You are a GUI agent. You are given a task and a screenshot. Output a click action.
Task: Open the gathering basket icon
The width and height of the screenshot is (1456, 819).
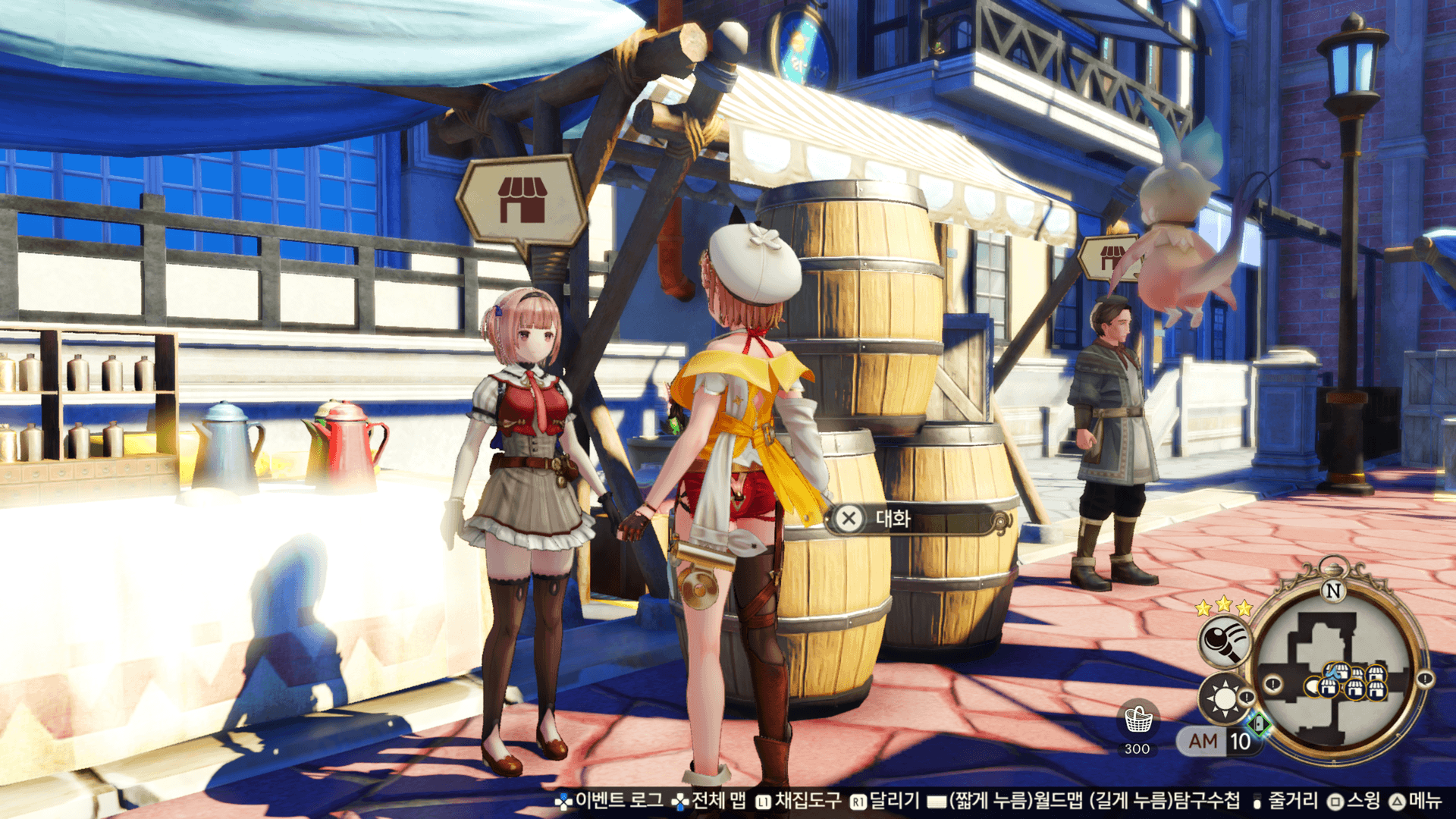pyautogui.click(x=1137, y=720)
